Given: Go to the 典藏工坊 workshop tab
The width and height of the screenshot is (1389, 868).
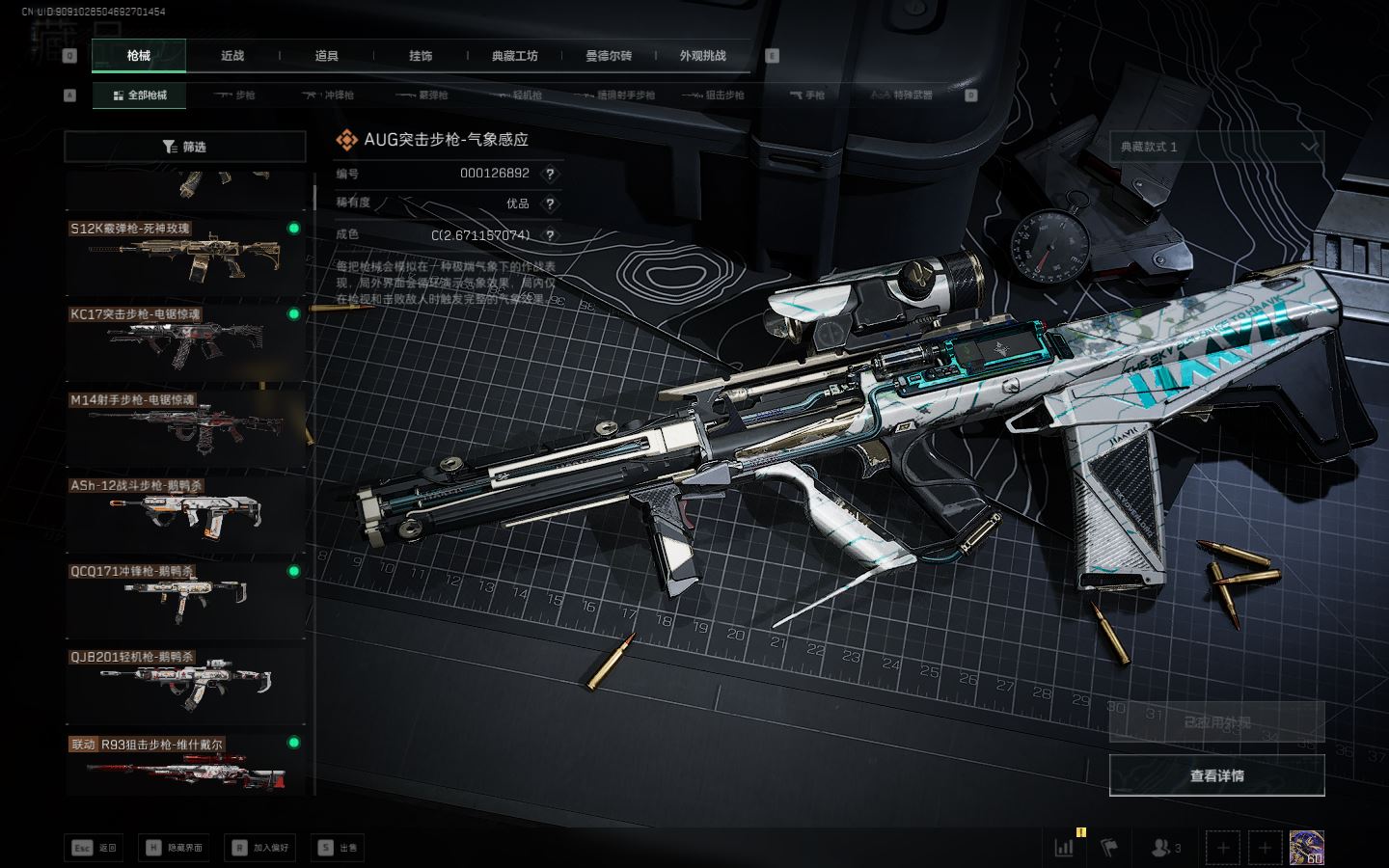Looking at the screenshot, I should (x=514, y=56).
